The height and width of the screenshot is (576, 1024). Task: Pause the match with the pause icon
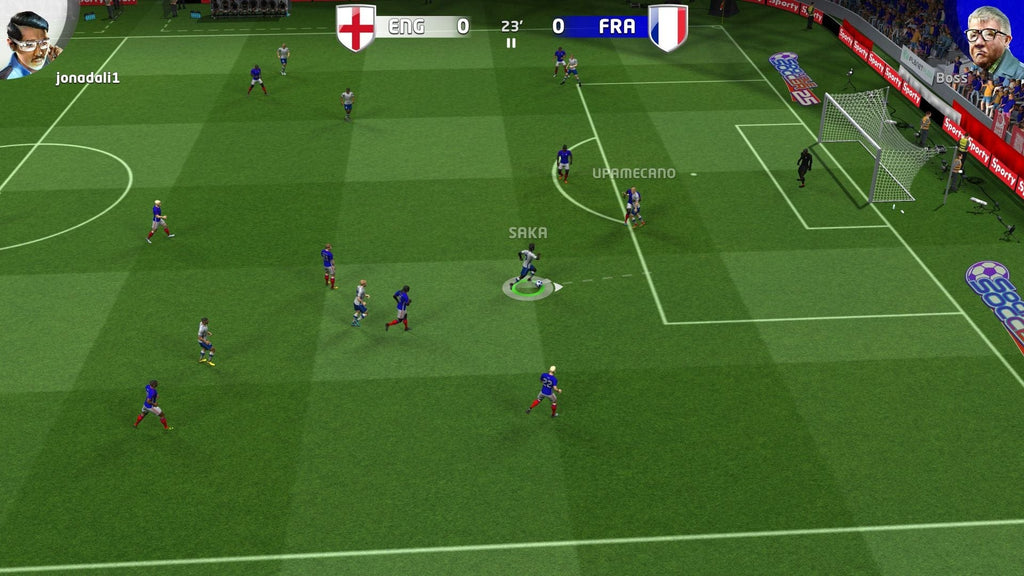point(511,43)
